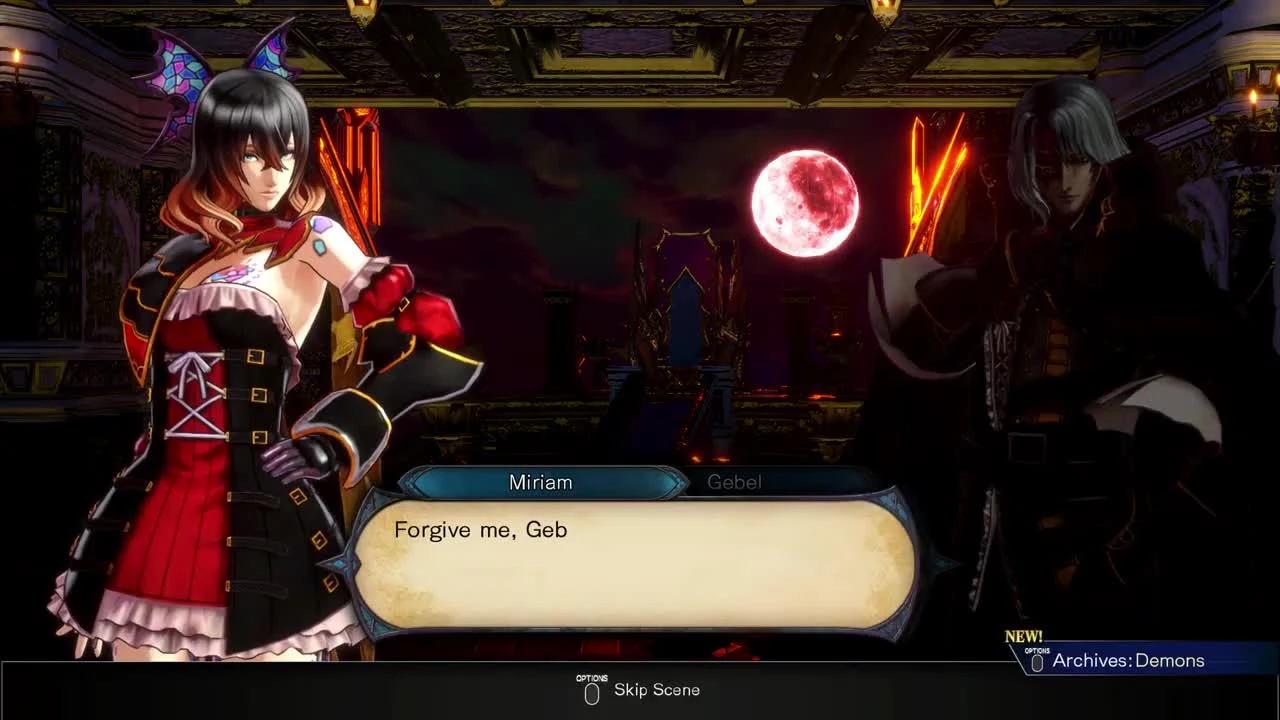The image size is (1280, 720).
Task: Toggle the active speaker back to Miriam
Action: 541,482
